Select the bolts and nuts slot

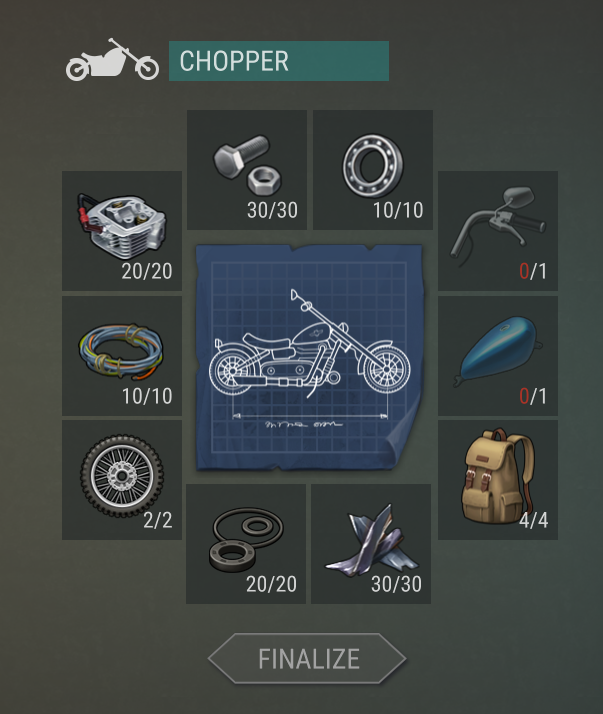[247, 170]
